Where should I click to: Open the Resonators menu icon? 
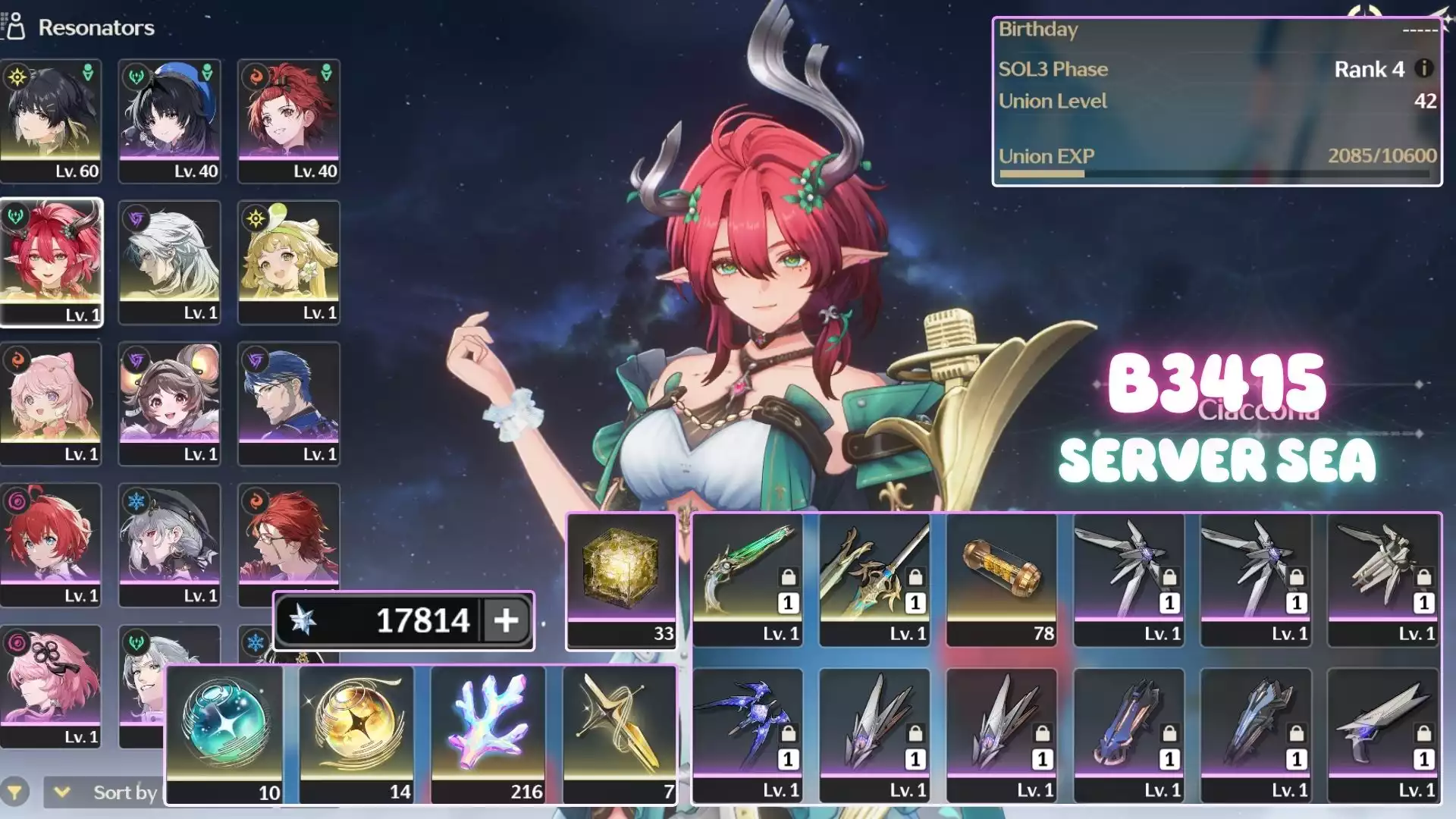point(14,27)
